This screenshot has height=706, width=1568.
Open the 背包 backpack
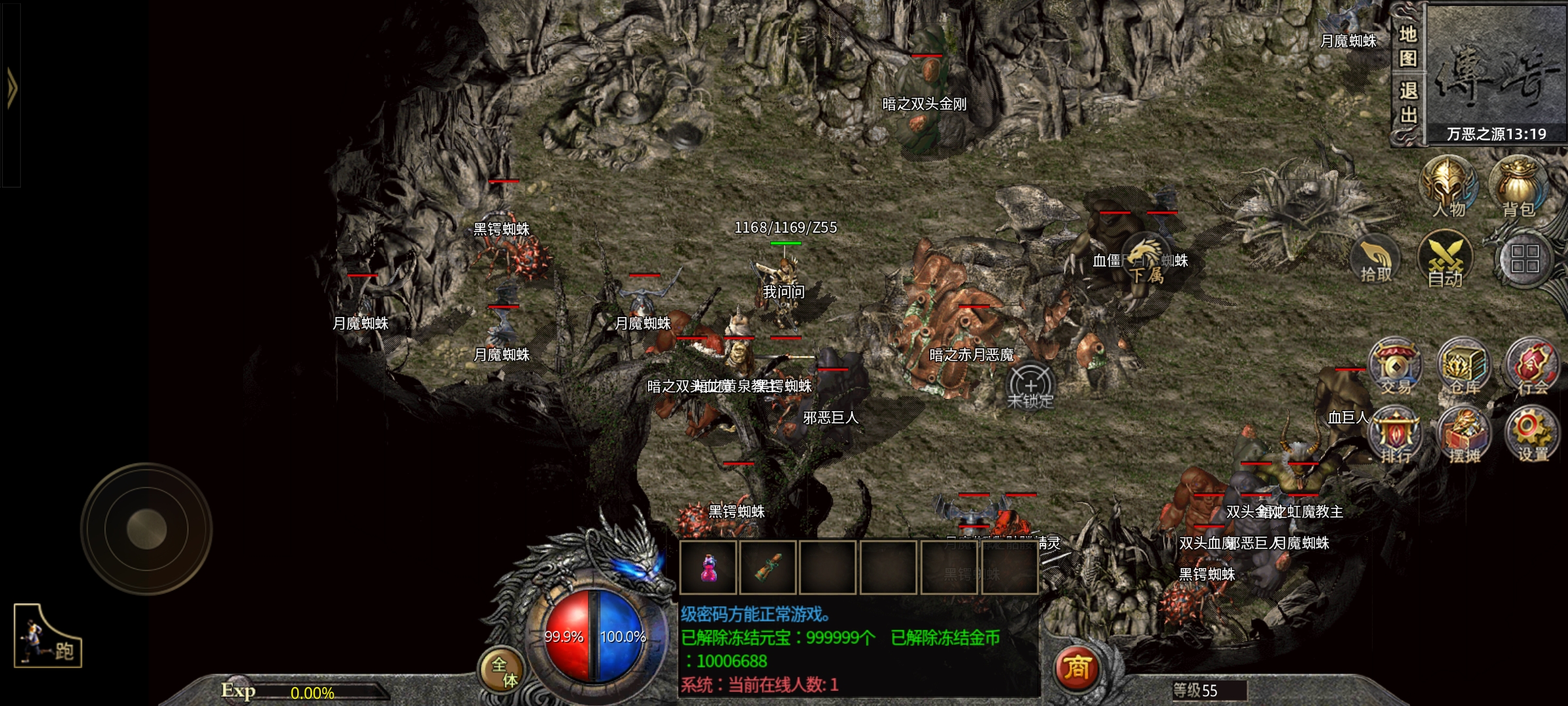1518,186
